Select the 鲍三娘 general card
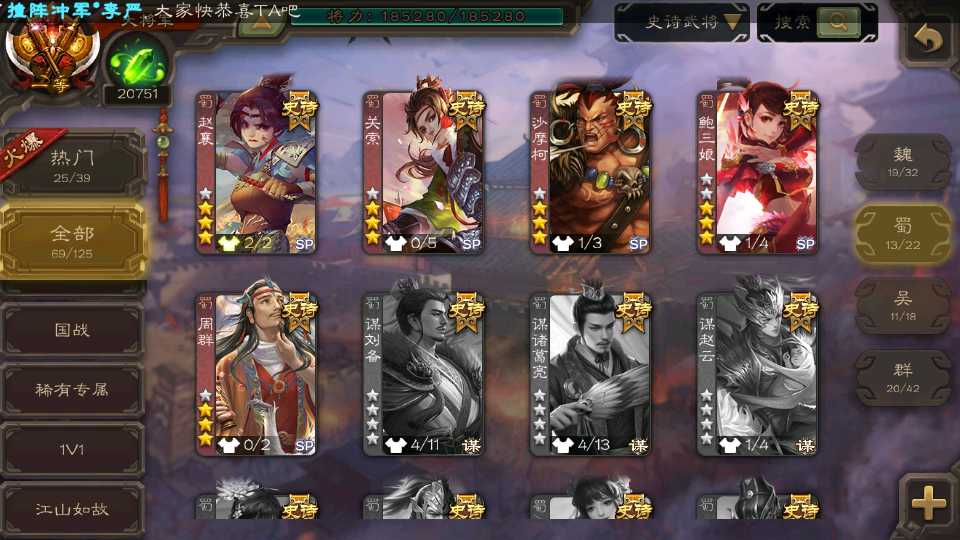The height and width of the screenshot is (540, 960). [x=758, y=172]
